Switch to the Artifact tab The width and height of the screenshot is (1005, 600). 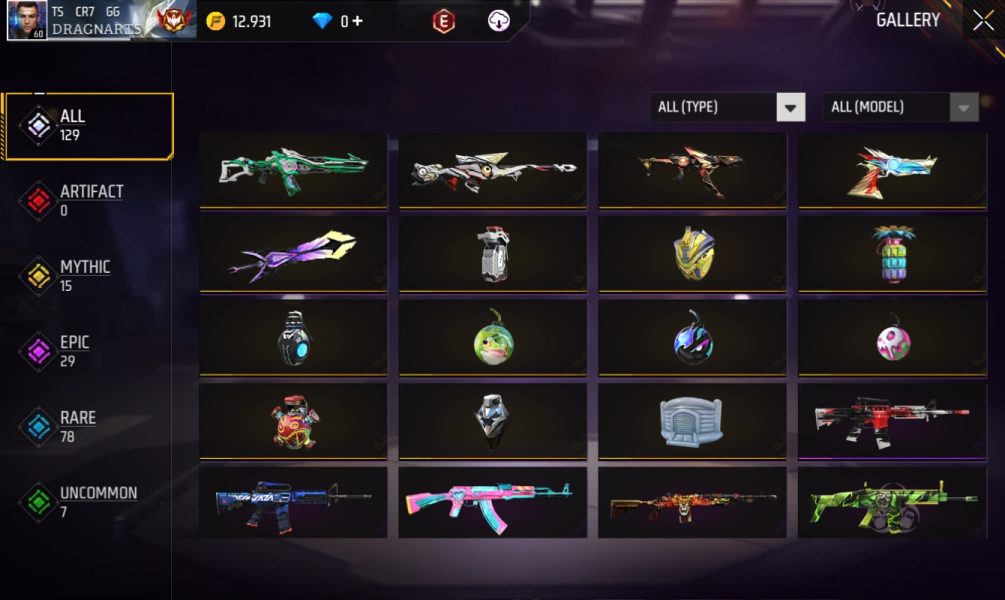(88, 200)
